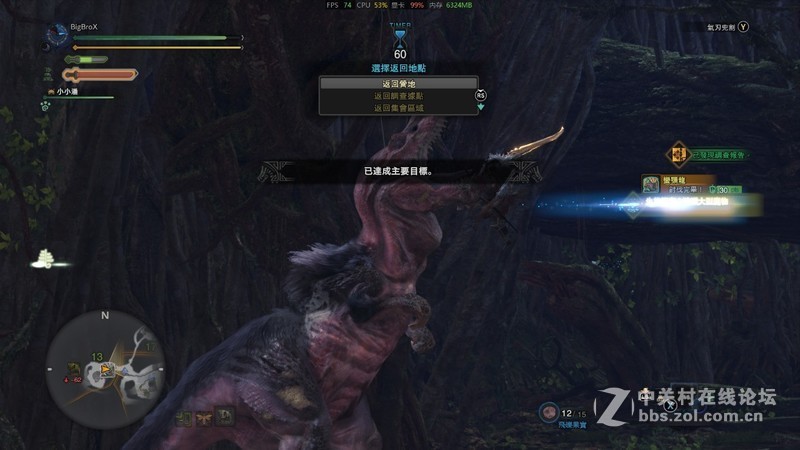Image resolution: width=800 pixels, height=450 pixels.
Task: Click the butterfly icon beside the minimap
Action: point(203,415)
